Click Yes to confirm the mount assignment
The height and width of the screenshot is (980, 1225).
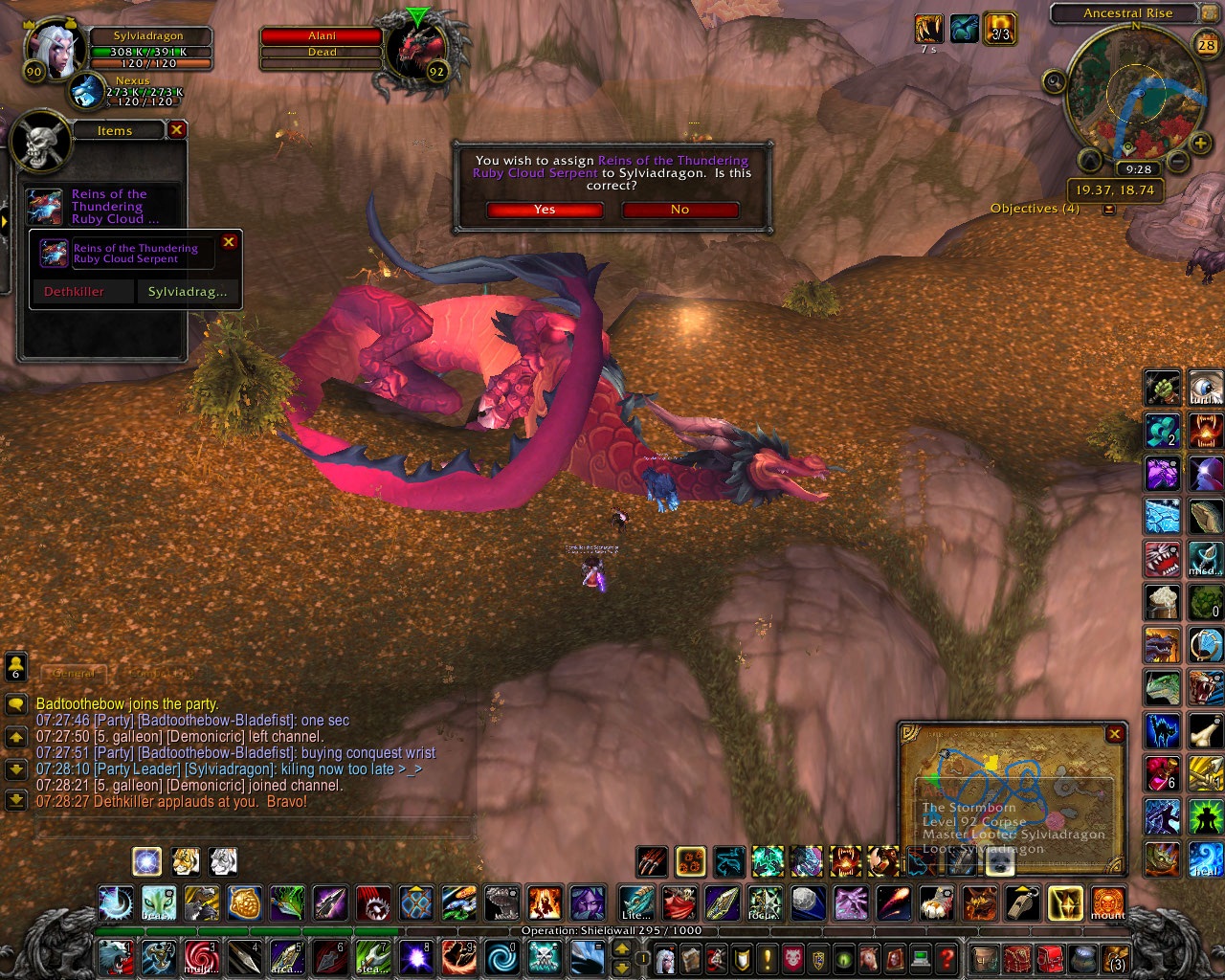point(545,210)
